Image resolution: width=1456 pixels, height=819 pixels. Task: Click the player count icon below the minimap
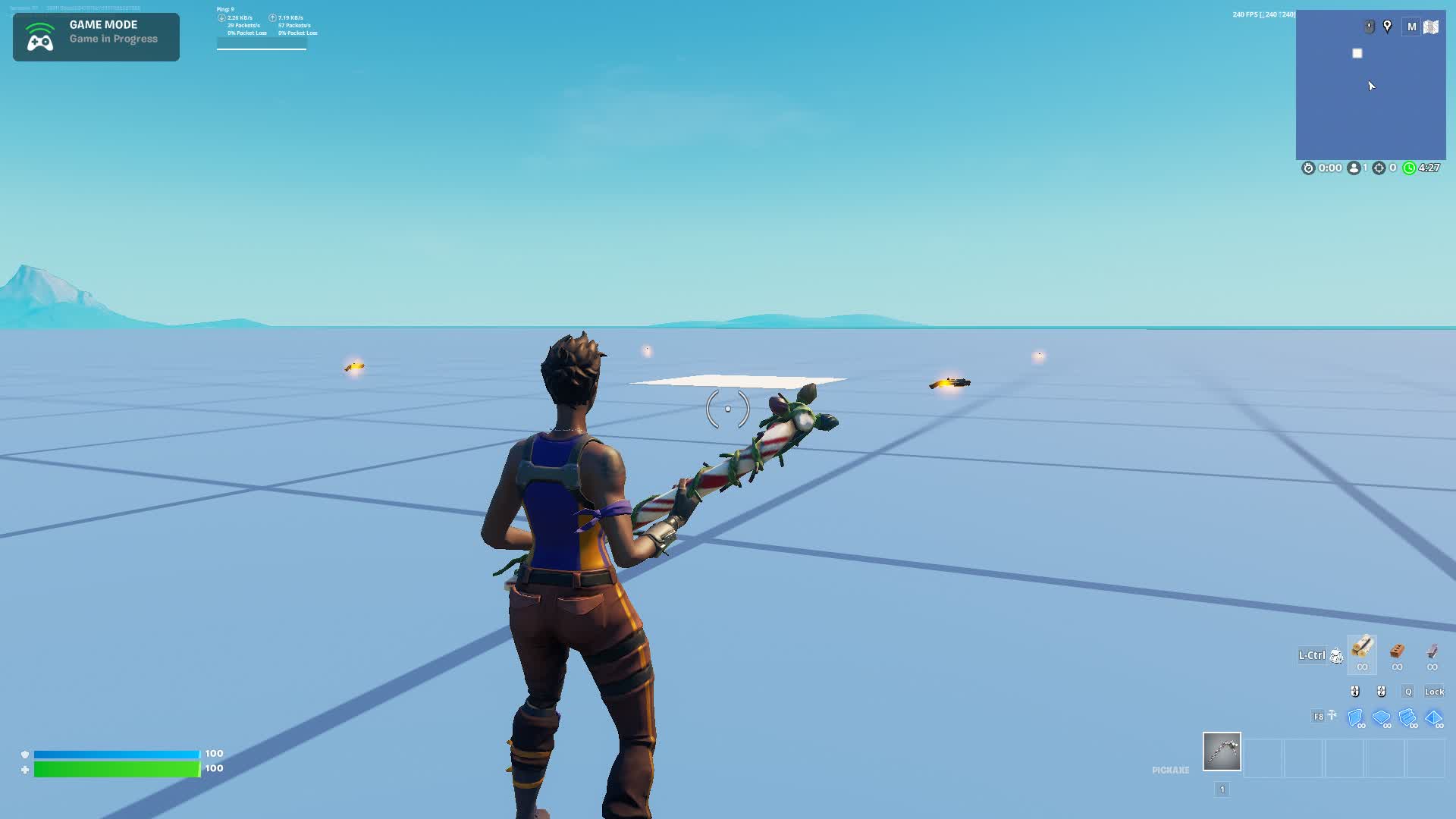1354,168
